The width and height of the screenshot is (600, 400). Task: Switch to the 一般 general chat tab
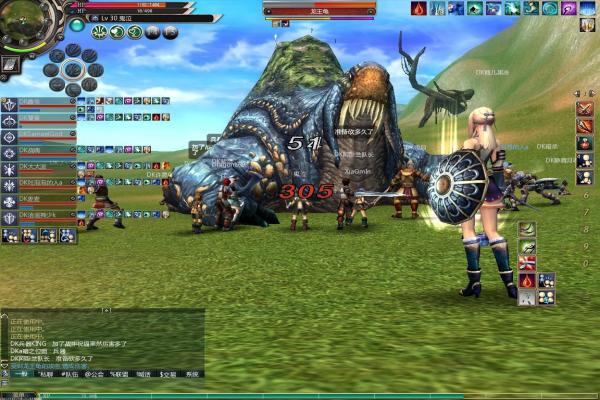pos(20,373)
